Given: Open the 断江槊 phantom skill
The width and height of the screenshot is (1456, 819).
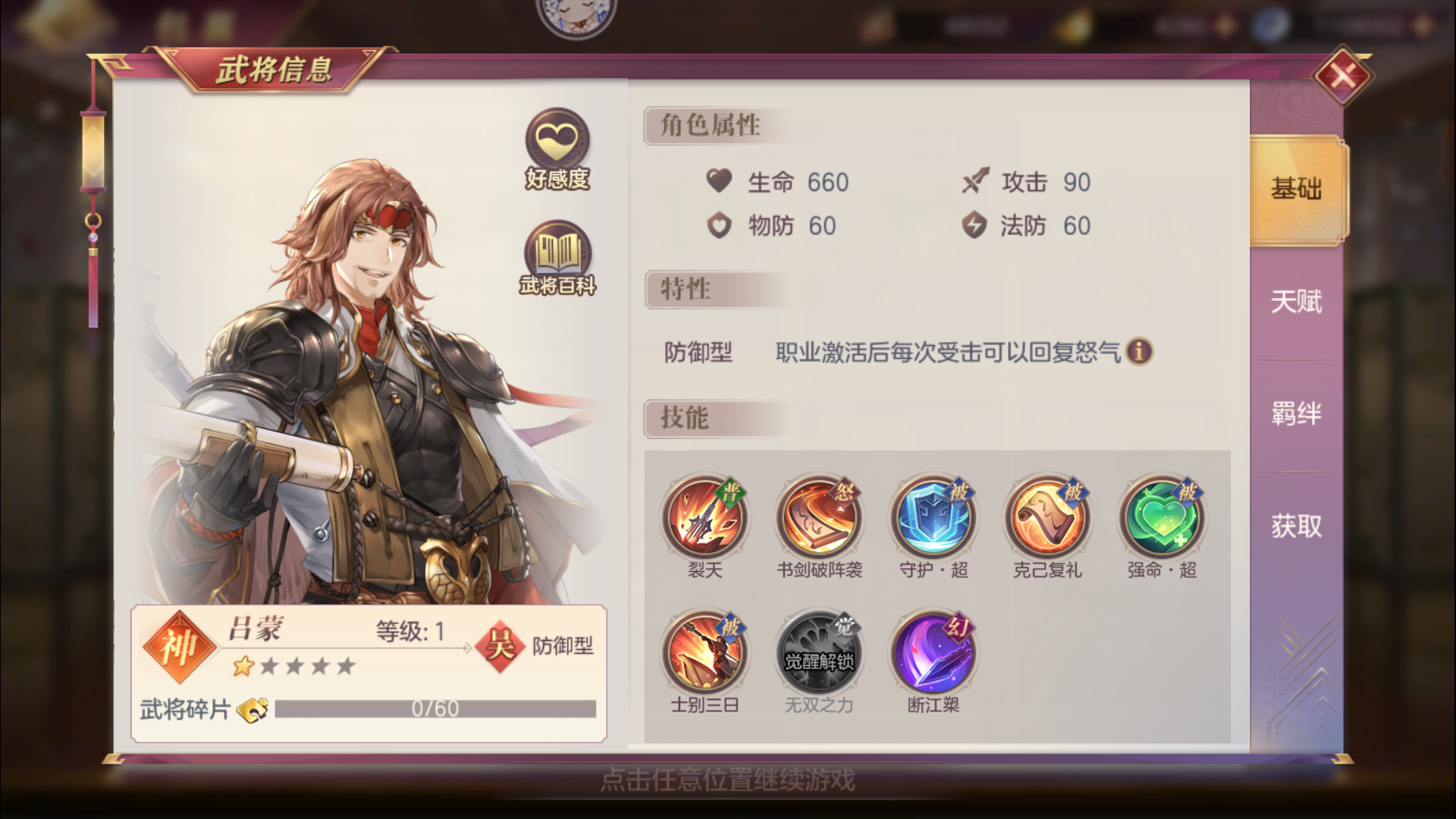Looking at the screenshot, I should coord(933,652).
